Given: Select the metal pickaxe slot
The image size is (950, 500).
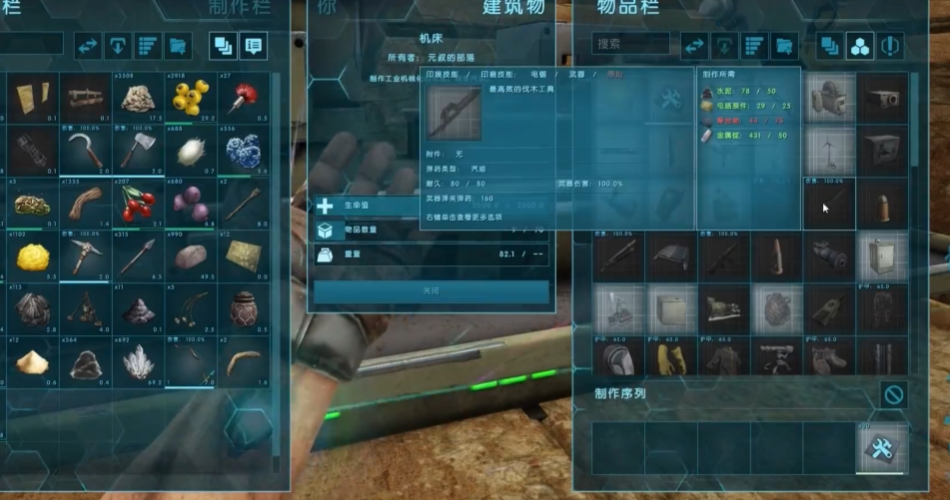Looking at the screenshot, I should [x=84, y=258].
